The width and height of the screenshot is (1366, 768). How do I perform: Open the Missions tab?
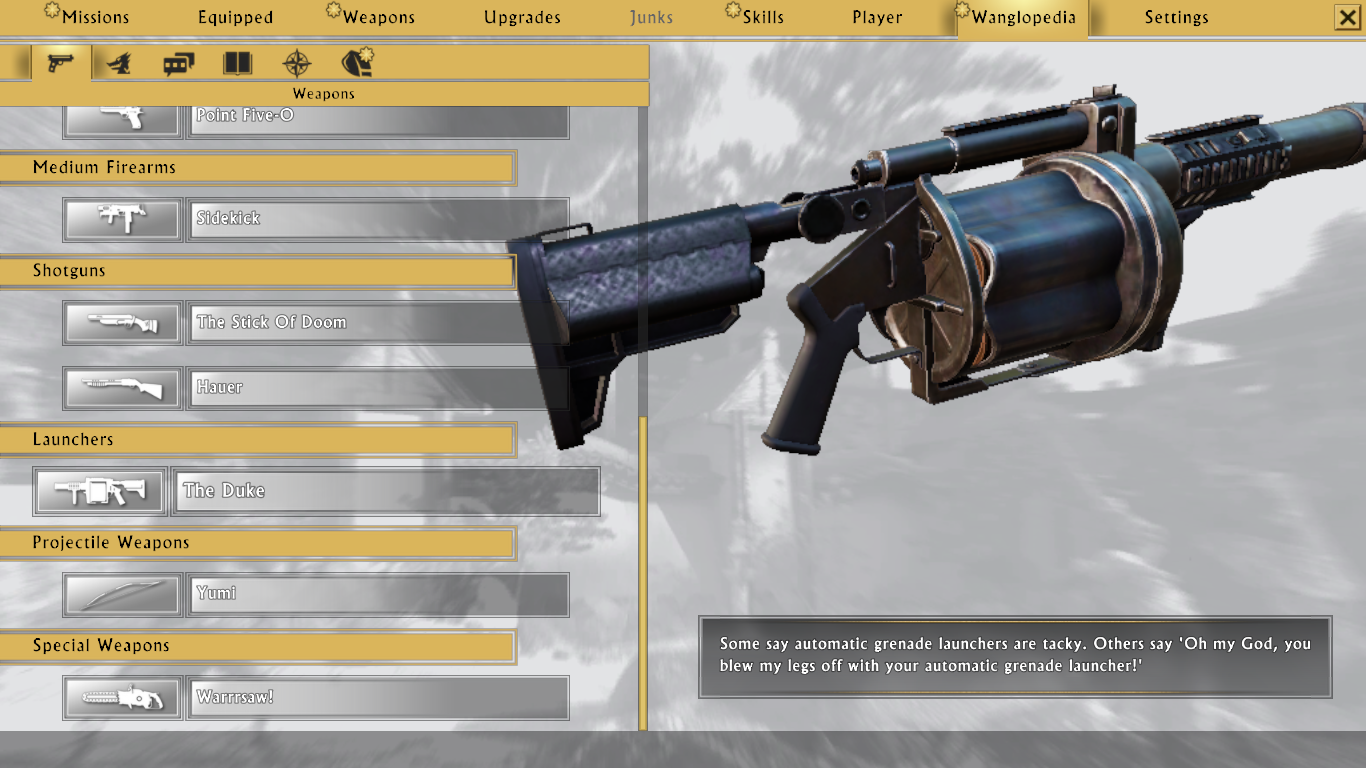95,18
